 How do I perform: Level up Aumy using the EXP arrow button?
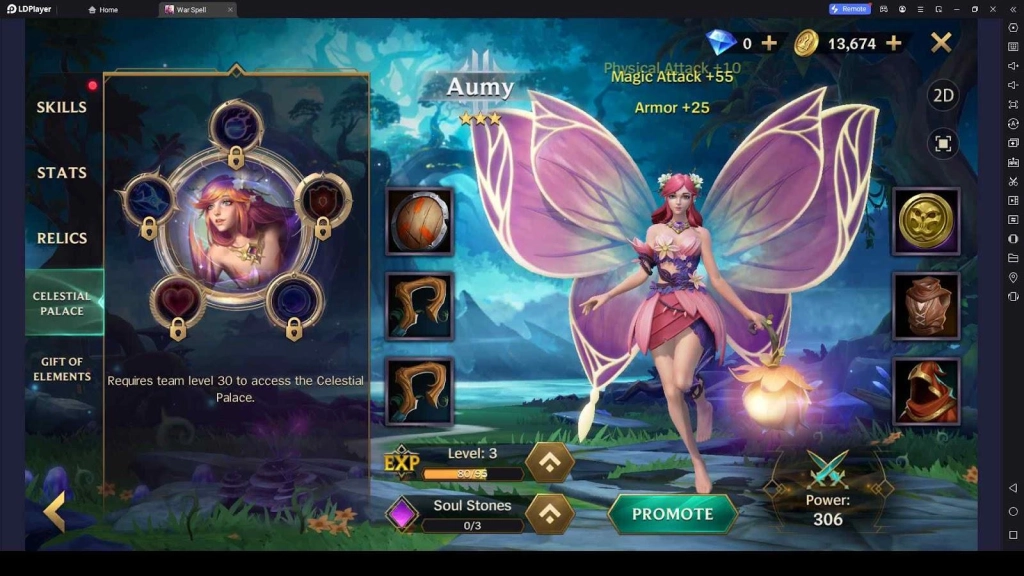coord(550,462)
